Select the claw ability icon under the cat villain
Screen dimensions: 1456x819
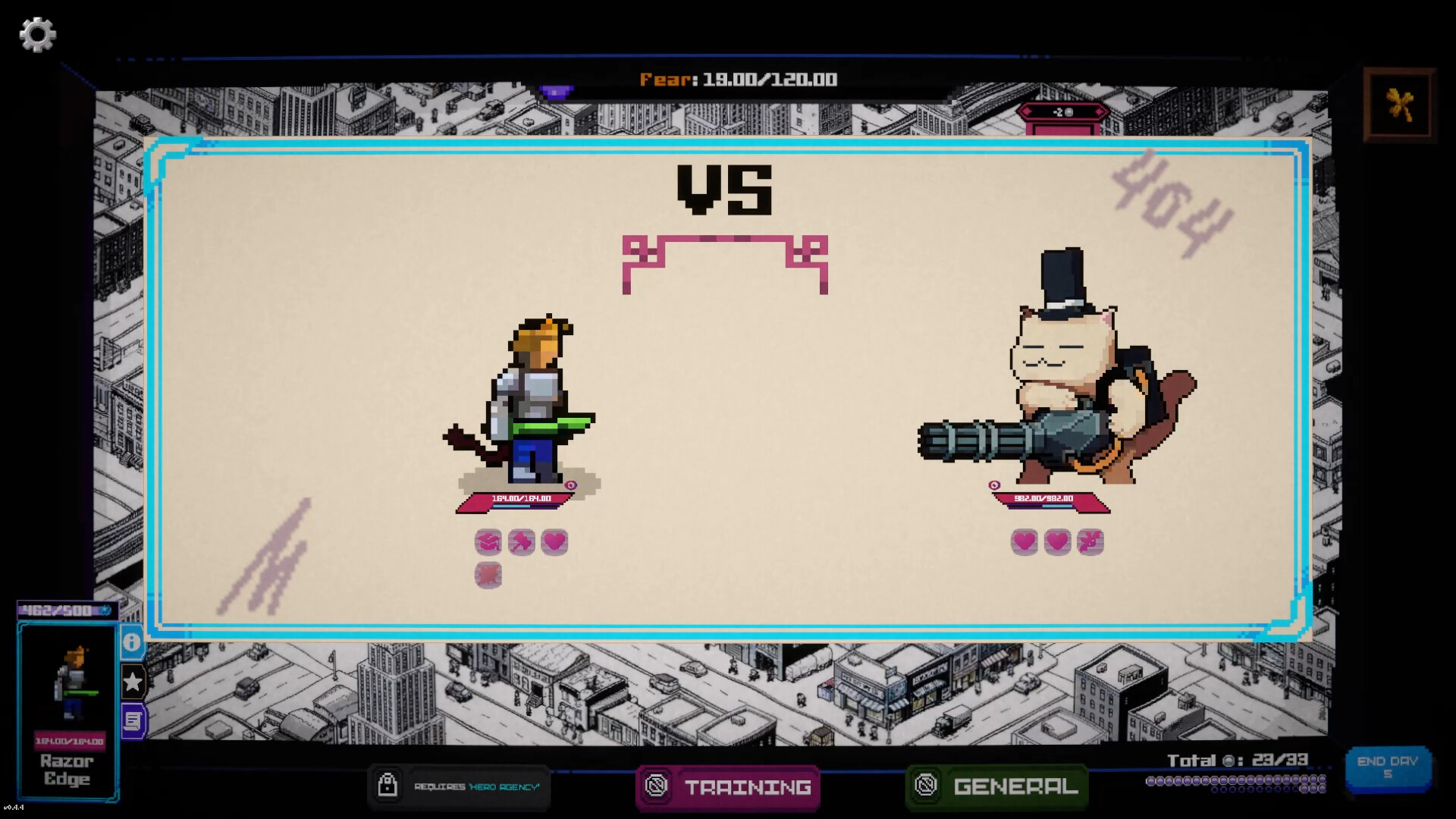pos(1090,541)
